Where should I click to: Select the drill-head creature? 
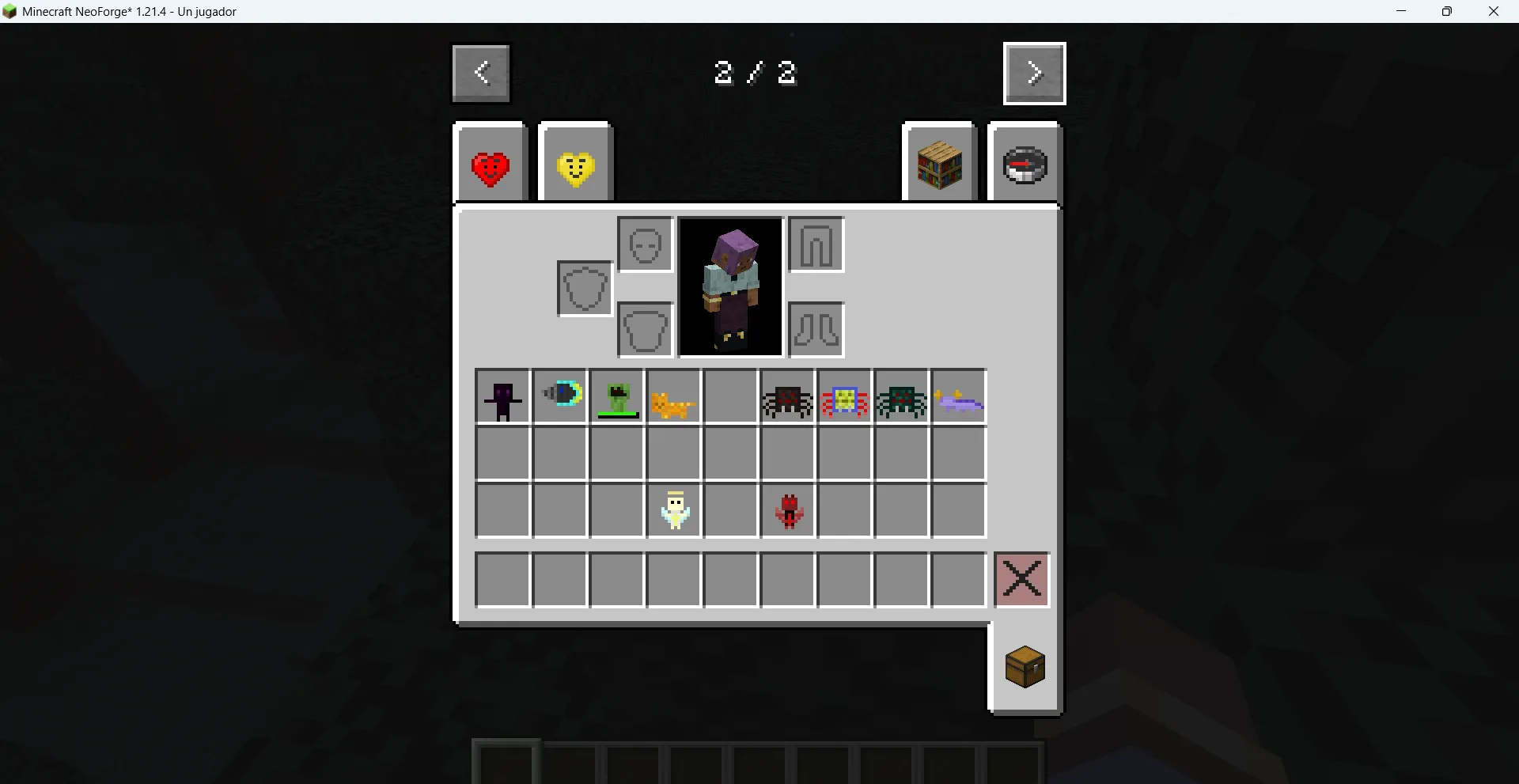click(x=559, y=397)
